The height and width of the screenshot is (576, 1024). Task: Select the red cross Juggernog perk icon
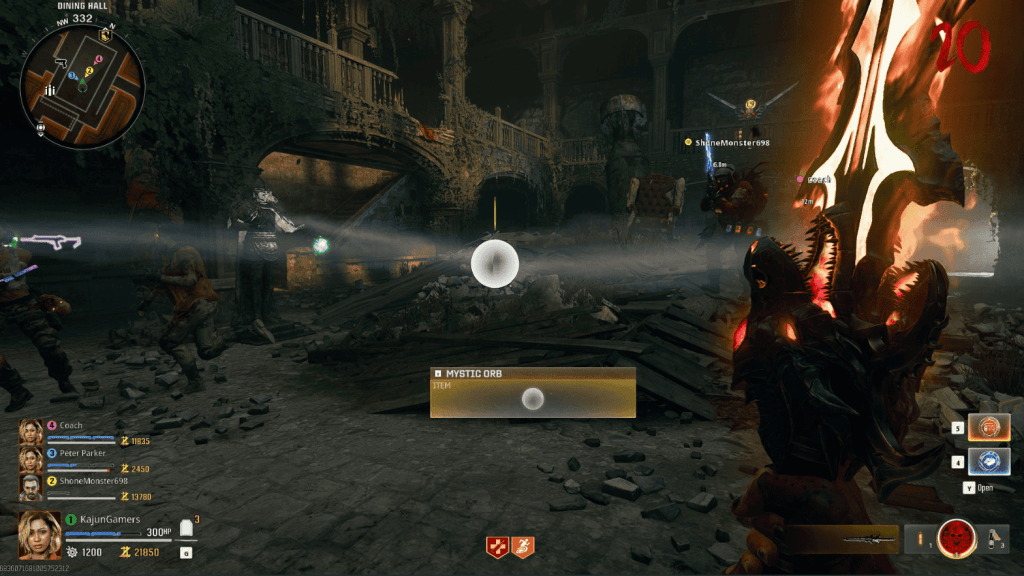pos(497,546)
